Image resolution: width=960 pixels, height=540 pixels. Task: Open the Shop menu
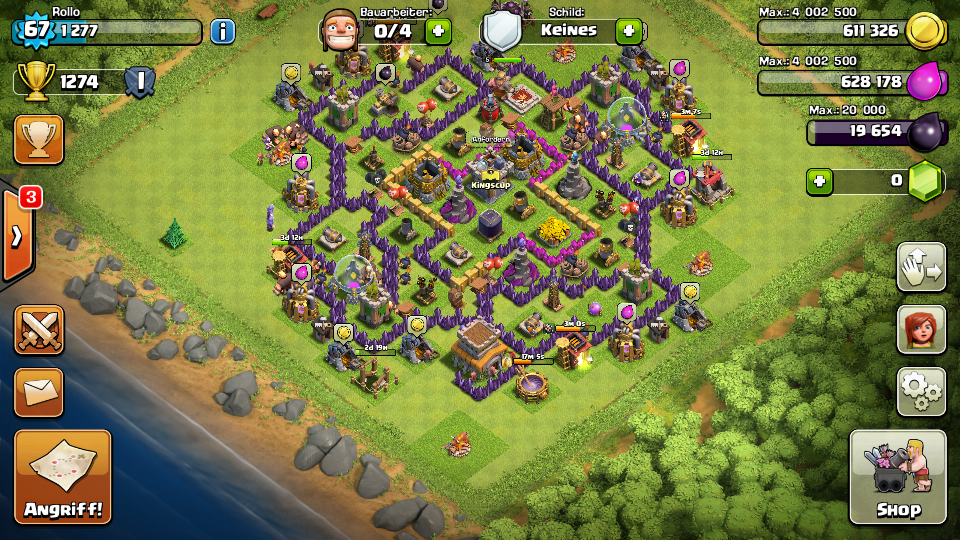[x=897, y=476]
